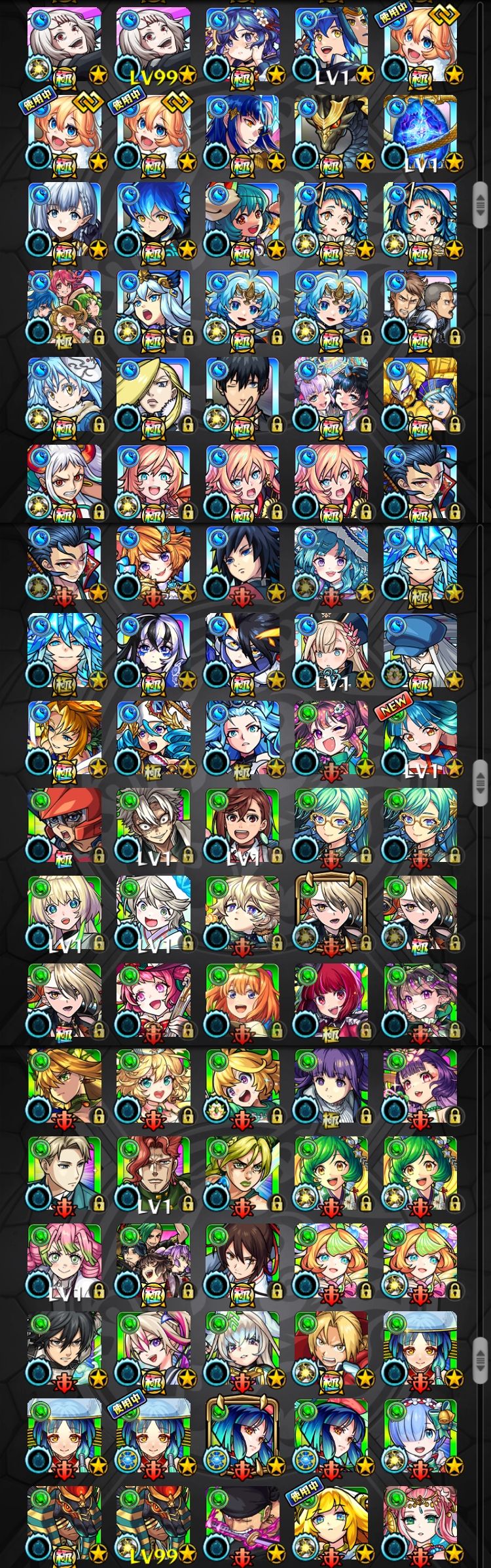Select the red-haired bearded man at LV1
The height and width of the screenshot is (1568, 491).
click(x=153, y=1173)
